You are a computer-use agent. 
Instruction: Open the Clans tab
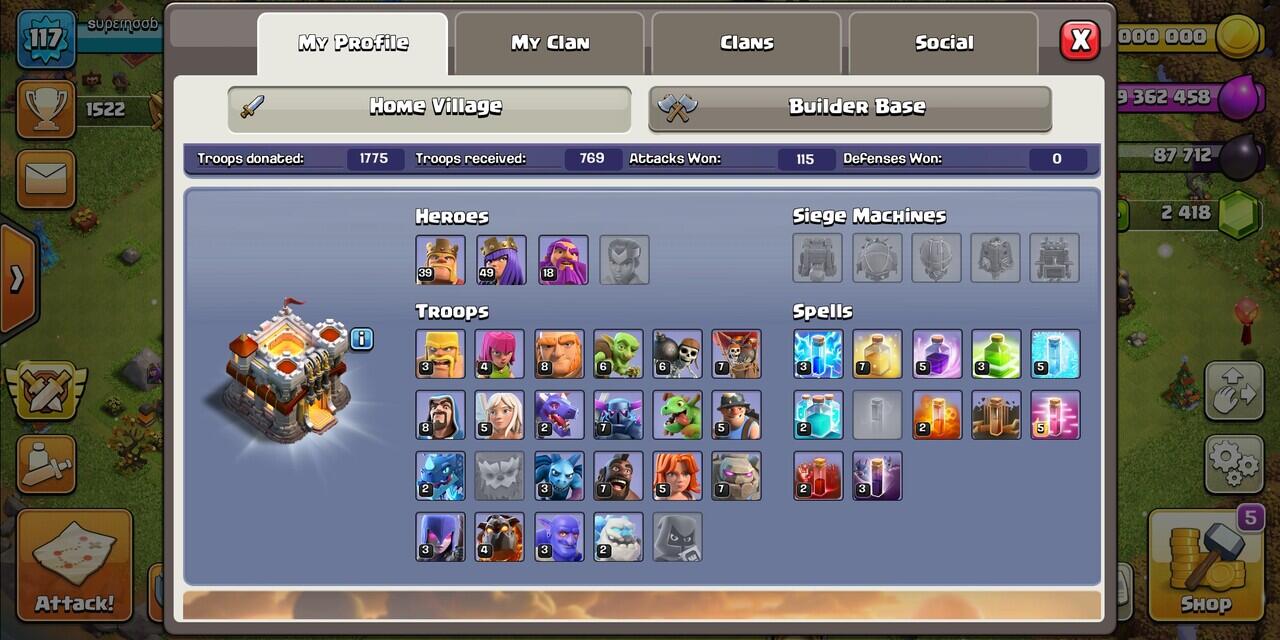(x=746, y=43)
